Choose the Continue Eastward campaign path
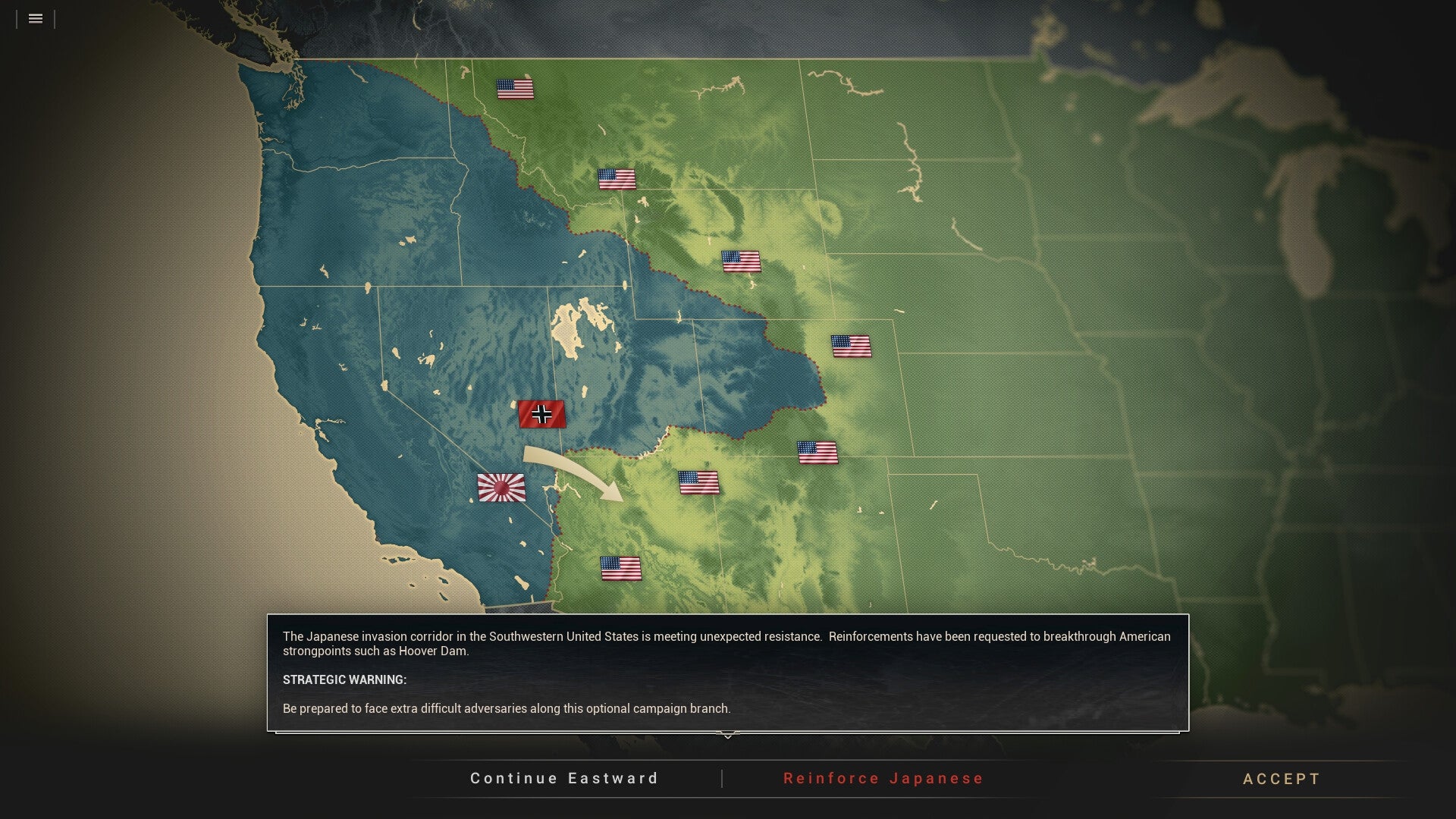 [x=564, y=778]
